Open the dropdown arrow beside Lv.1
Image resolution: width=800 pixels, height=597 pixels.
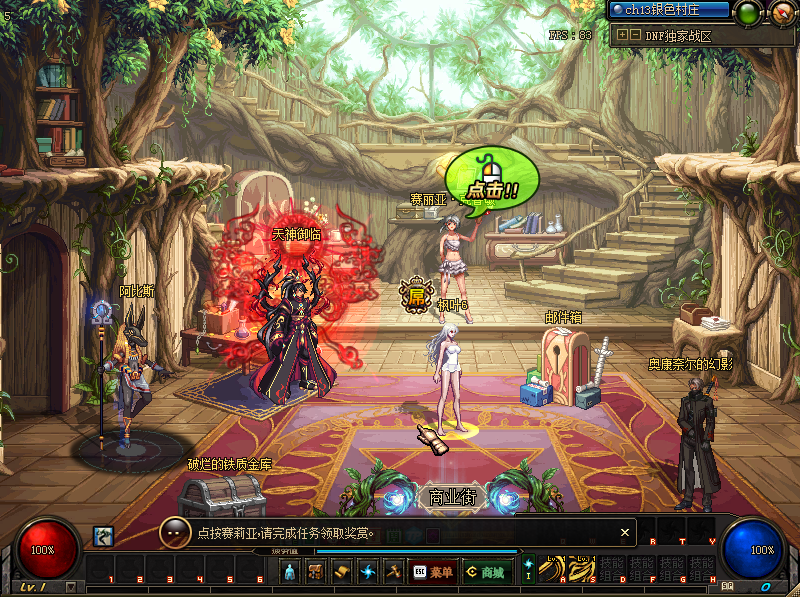coord(70,587)
